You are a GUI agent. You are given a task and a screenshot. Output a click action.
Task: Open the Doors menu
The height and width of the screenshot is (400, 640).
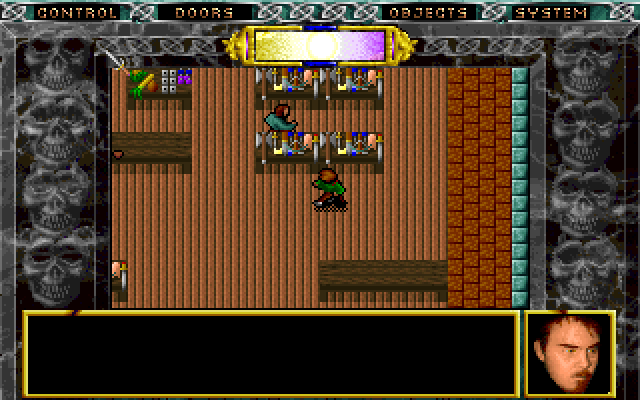point(203,13)
